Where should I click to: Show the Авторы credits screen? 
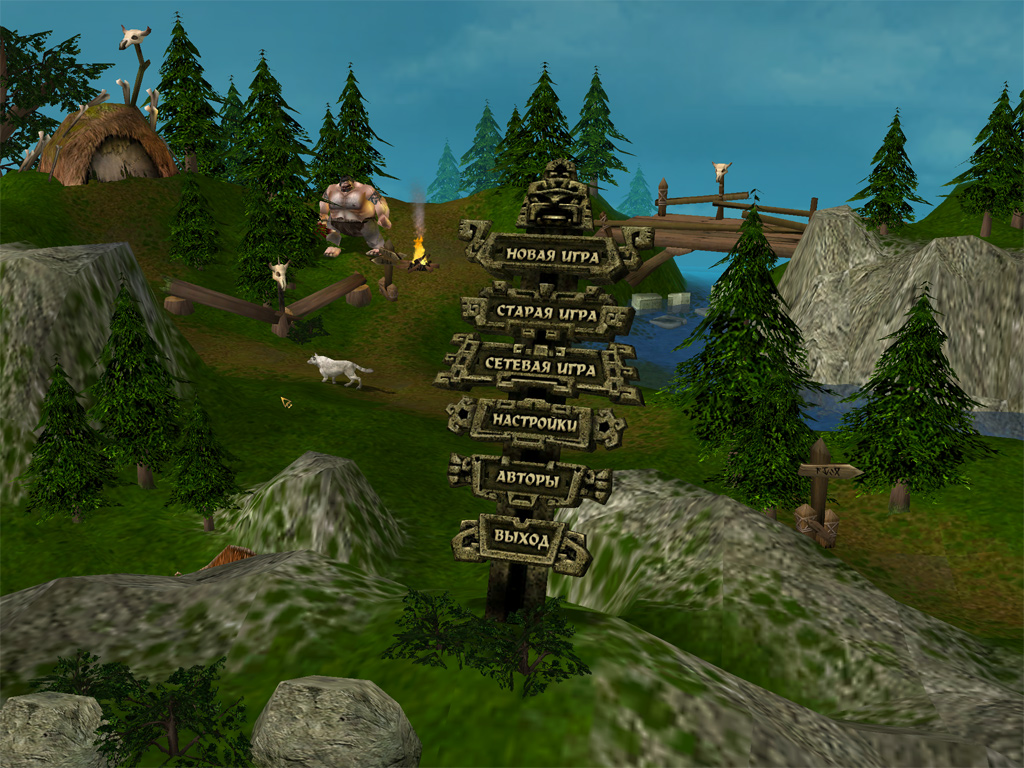click(x=528, y=479)
